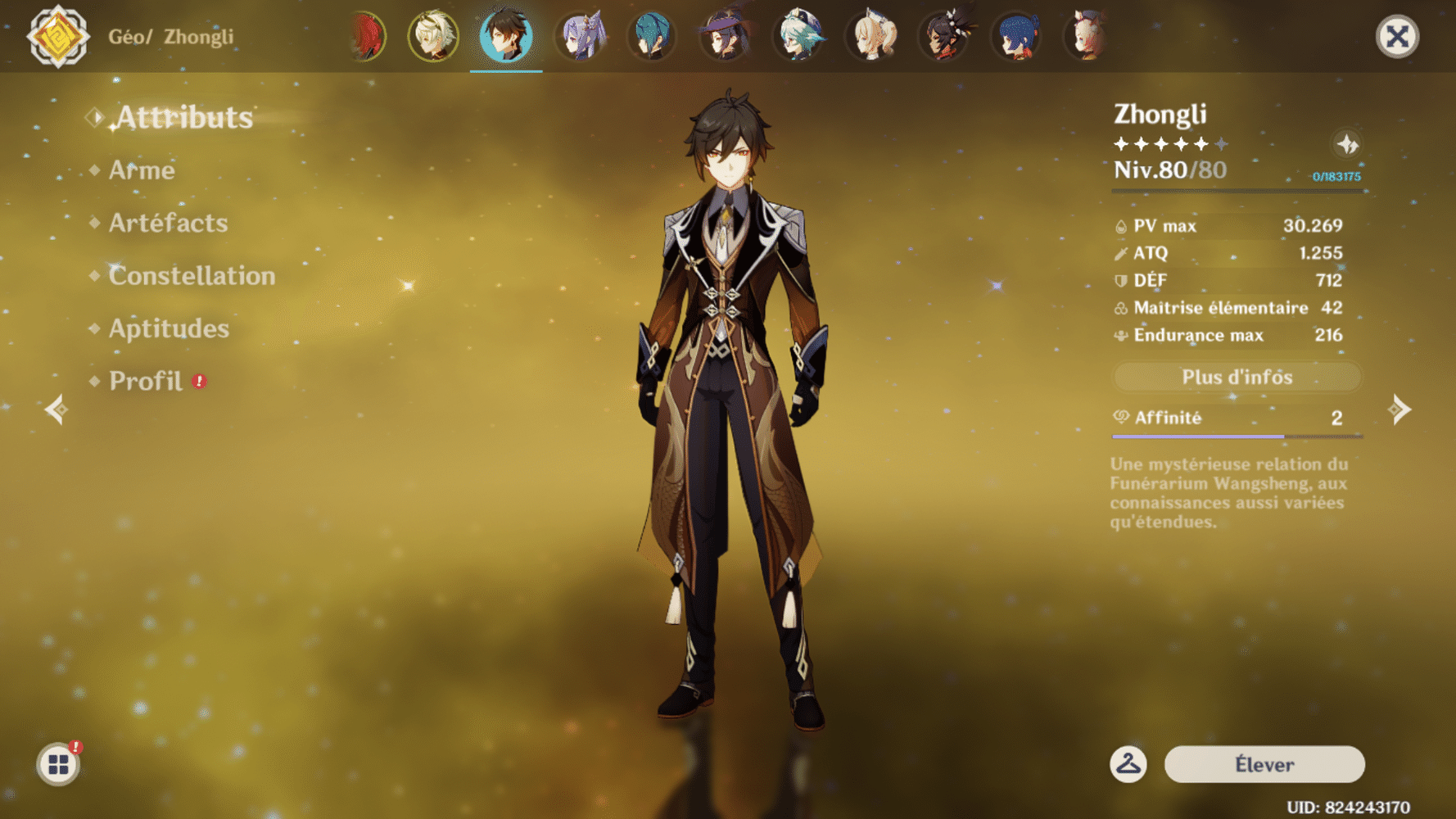Screen dimensions: 1456x819
Task: View the Constellation section
Action: [191, 276]
